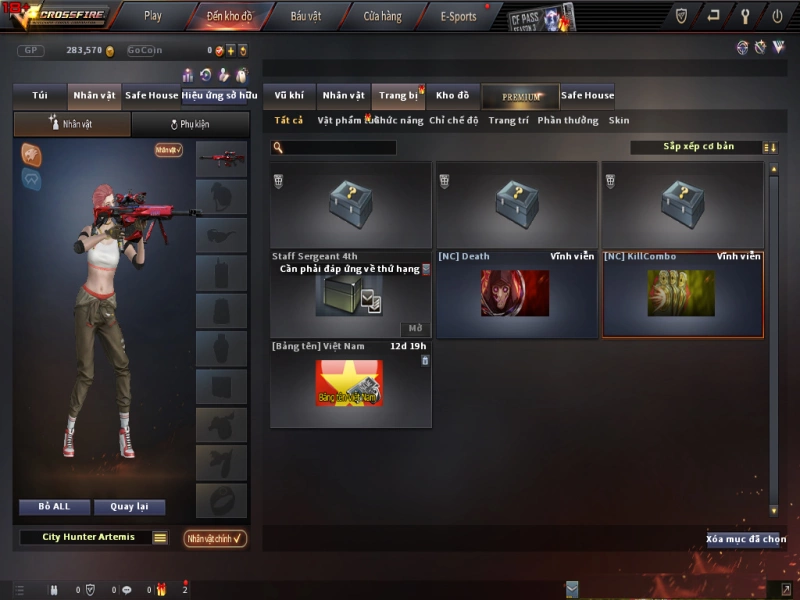The image size is (800, 600).
Task: Go to the Báu vật section
Action: coord(305,16)
